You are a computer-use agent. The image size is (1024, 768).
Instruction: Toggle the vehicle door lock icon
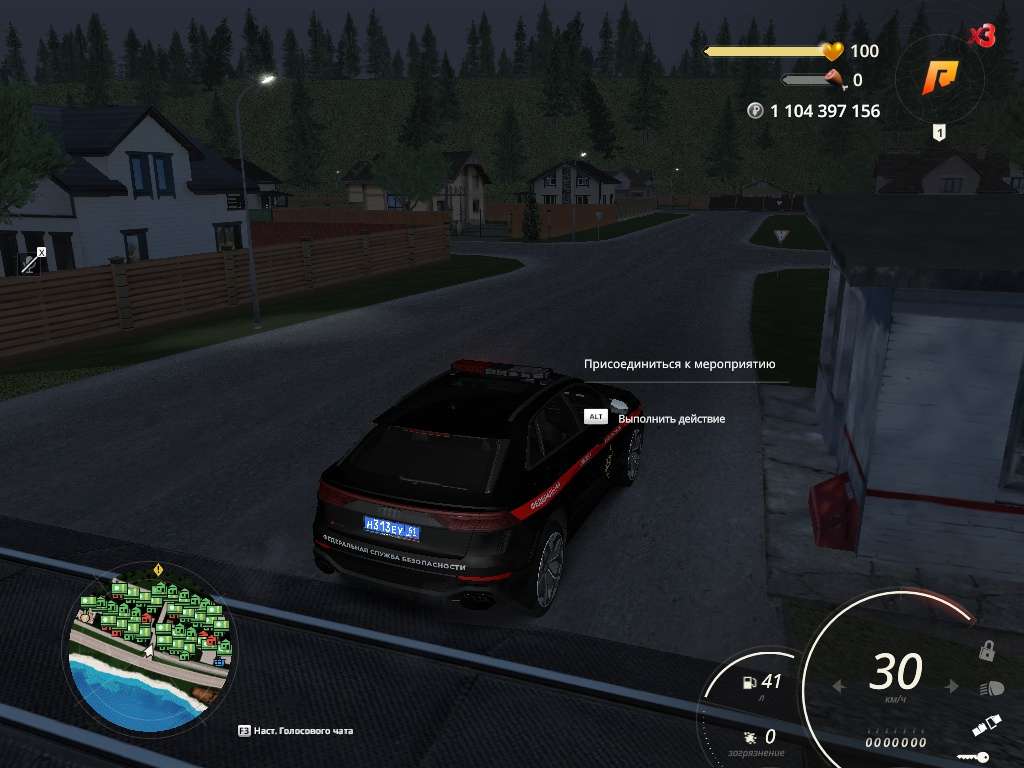coord(986,651)
